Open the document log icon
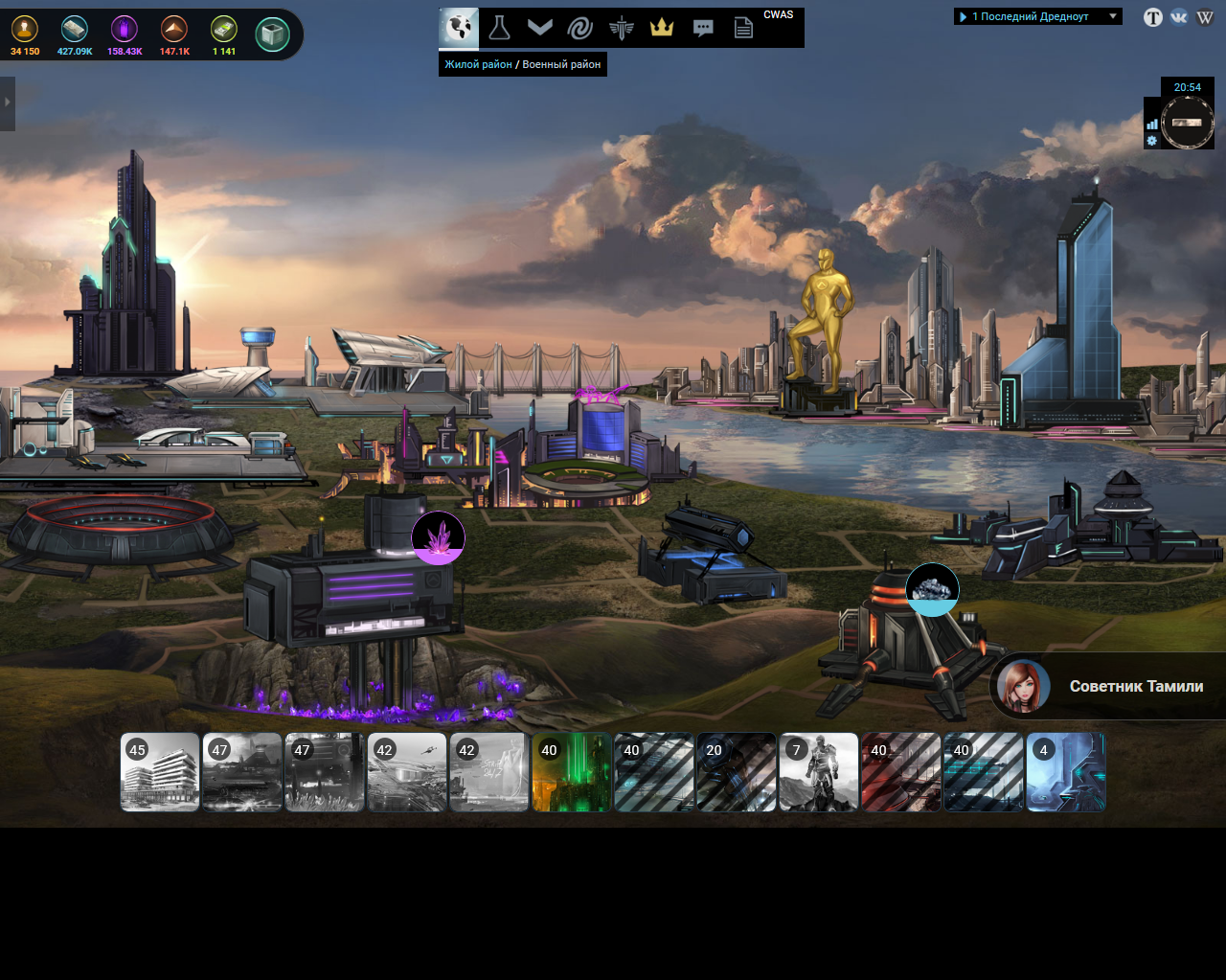This screenshot has width=1226, height=980. click(743, 28)
